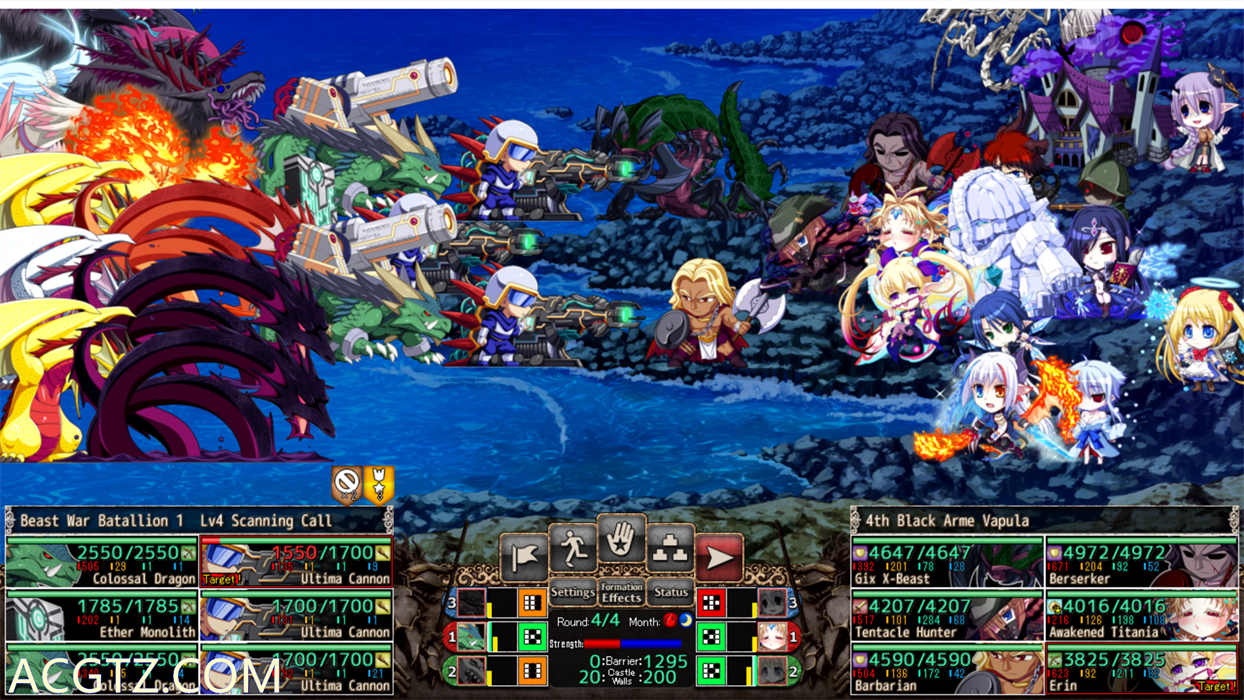1244x700 pixels.
Task: Click the yellow medal status badge
Action: coord(379,484)
